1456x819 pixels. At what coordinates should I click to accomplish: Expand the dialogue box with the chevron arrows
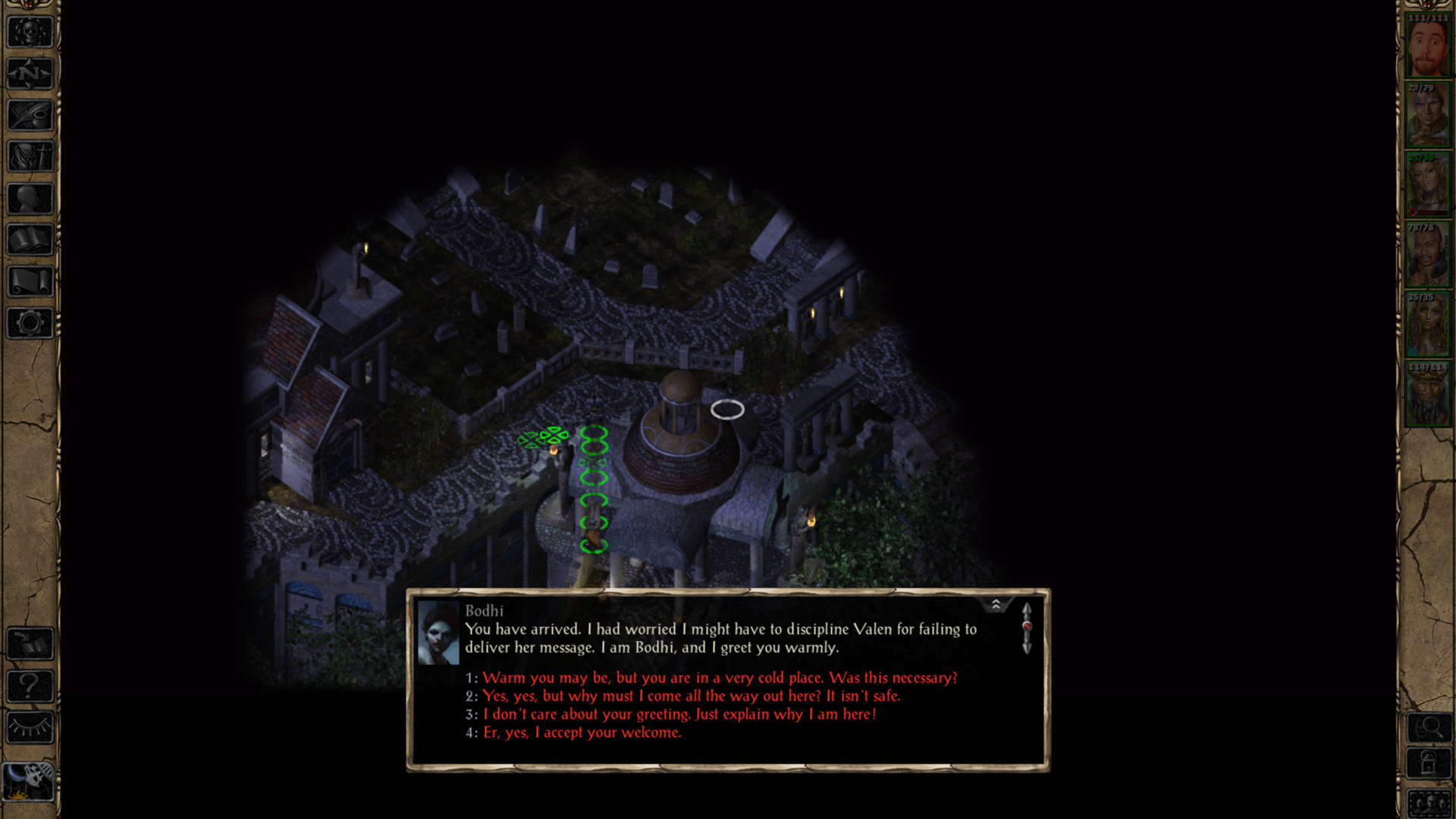coord(996,604)
